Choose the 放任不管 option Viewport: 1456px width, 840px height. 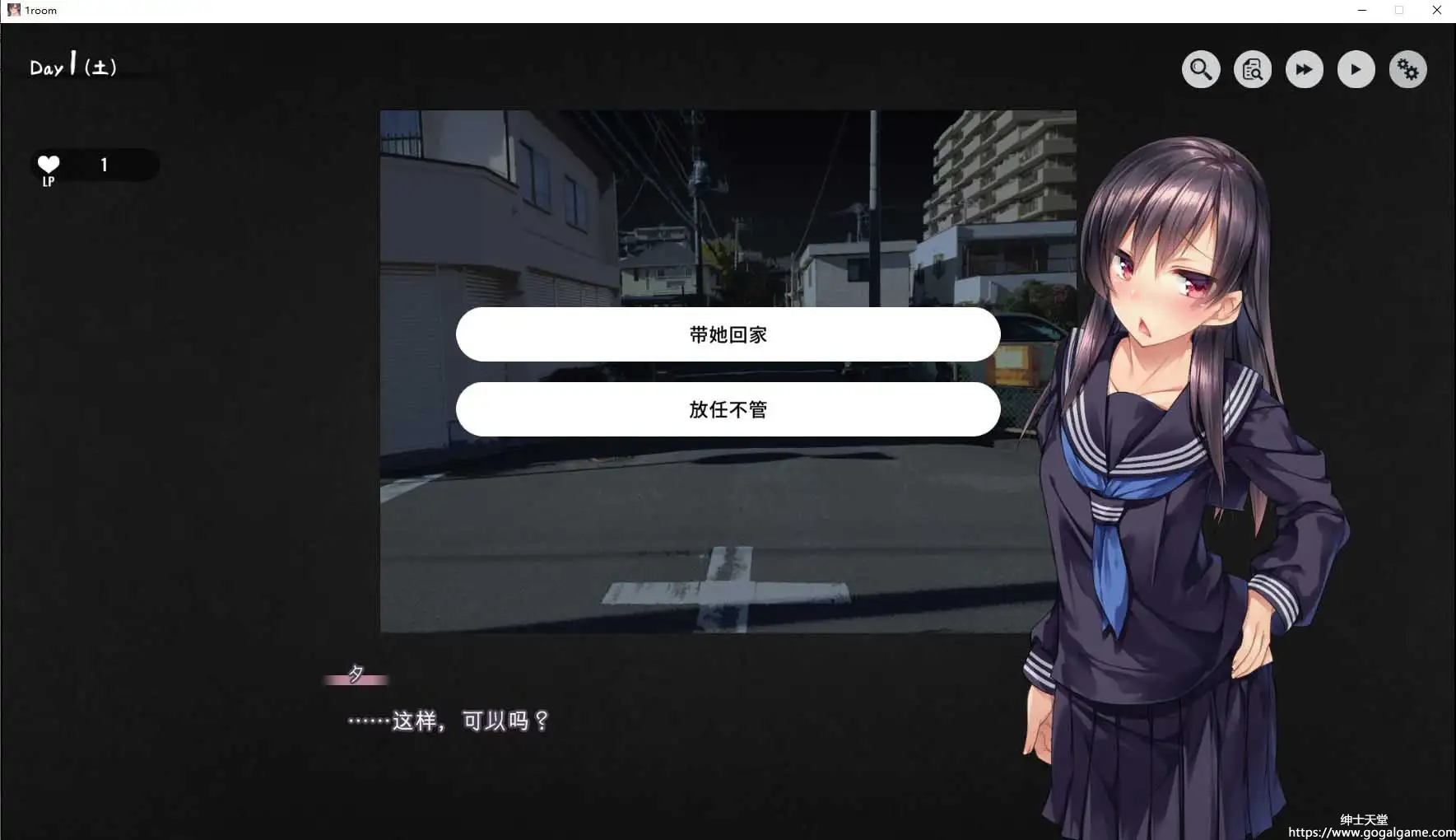[x=728, y=408]
